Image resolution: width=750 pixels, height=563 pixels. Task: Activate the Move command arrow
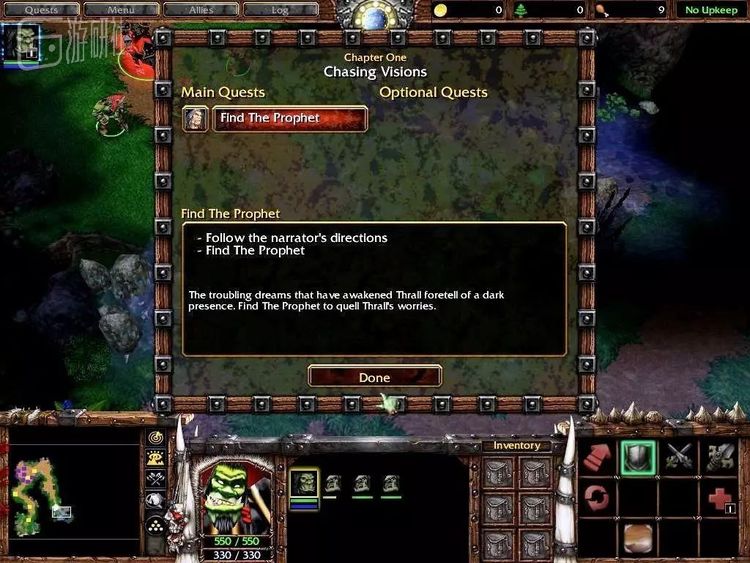point(599,457)
